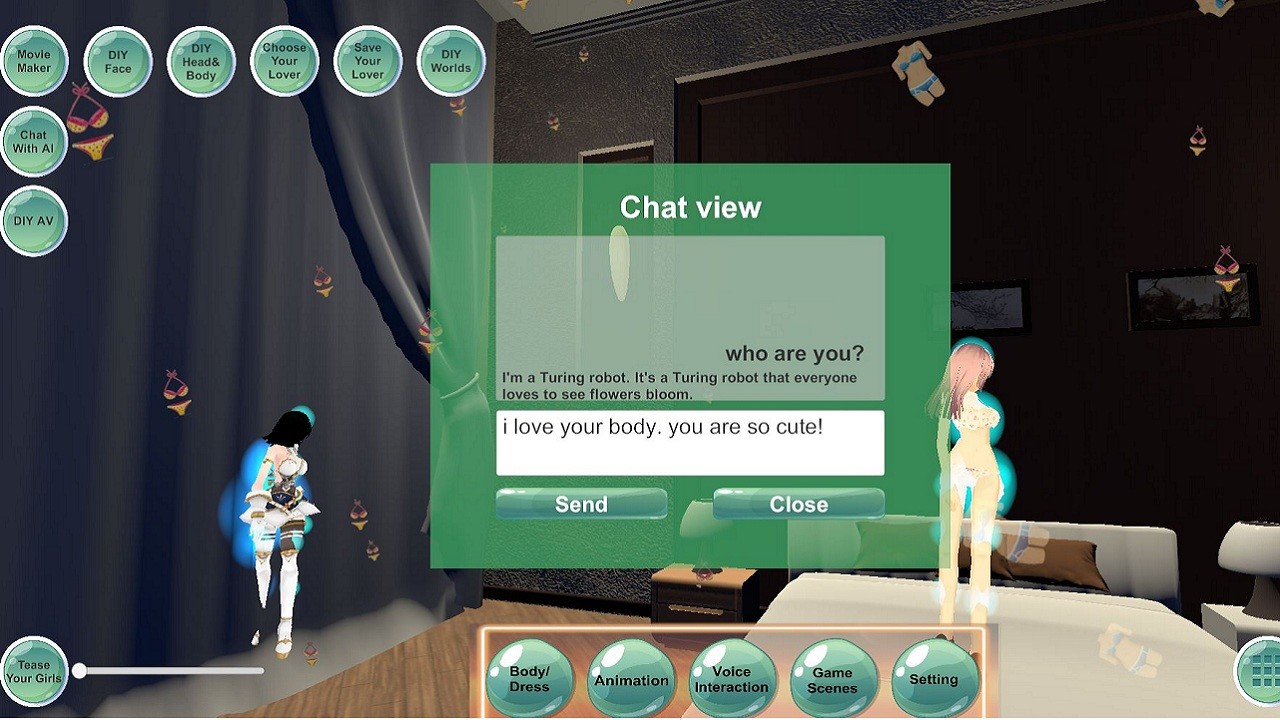Image resolution: width=1280 pixels, height=720 pixels.
Task: Switch to the Animation panel
Action: pyautogui.click(x=630, y=678)
